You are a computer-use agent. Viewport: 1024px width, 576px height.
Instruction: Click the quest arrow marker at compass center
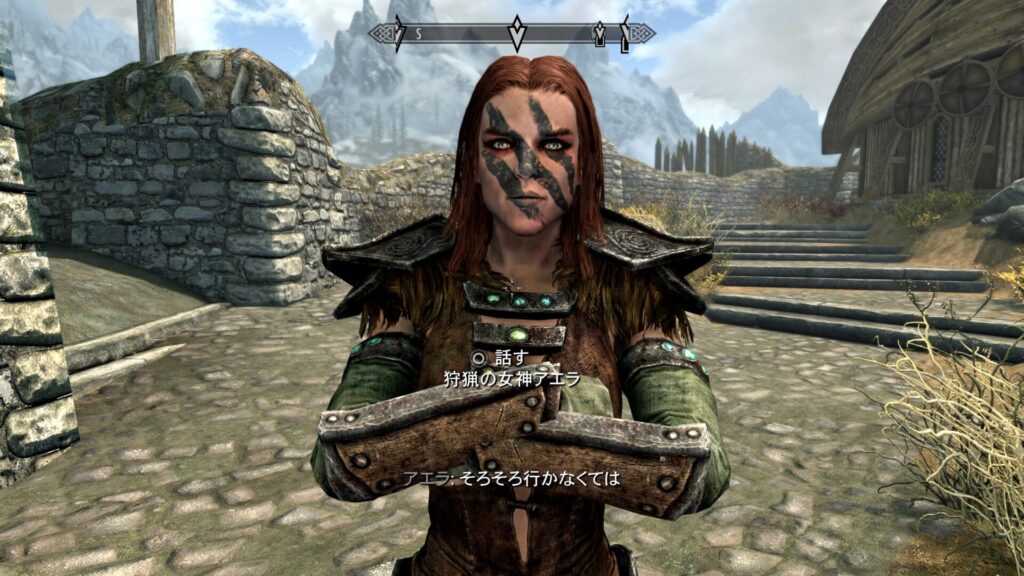coord(516,33)
